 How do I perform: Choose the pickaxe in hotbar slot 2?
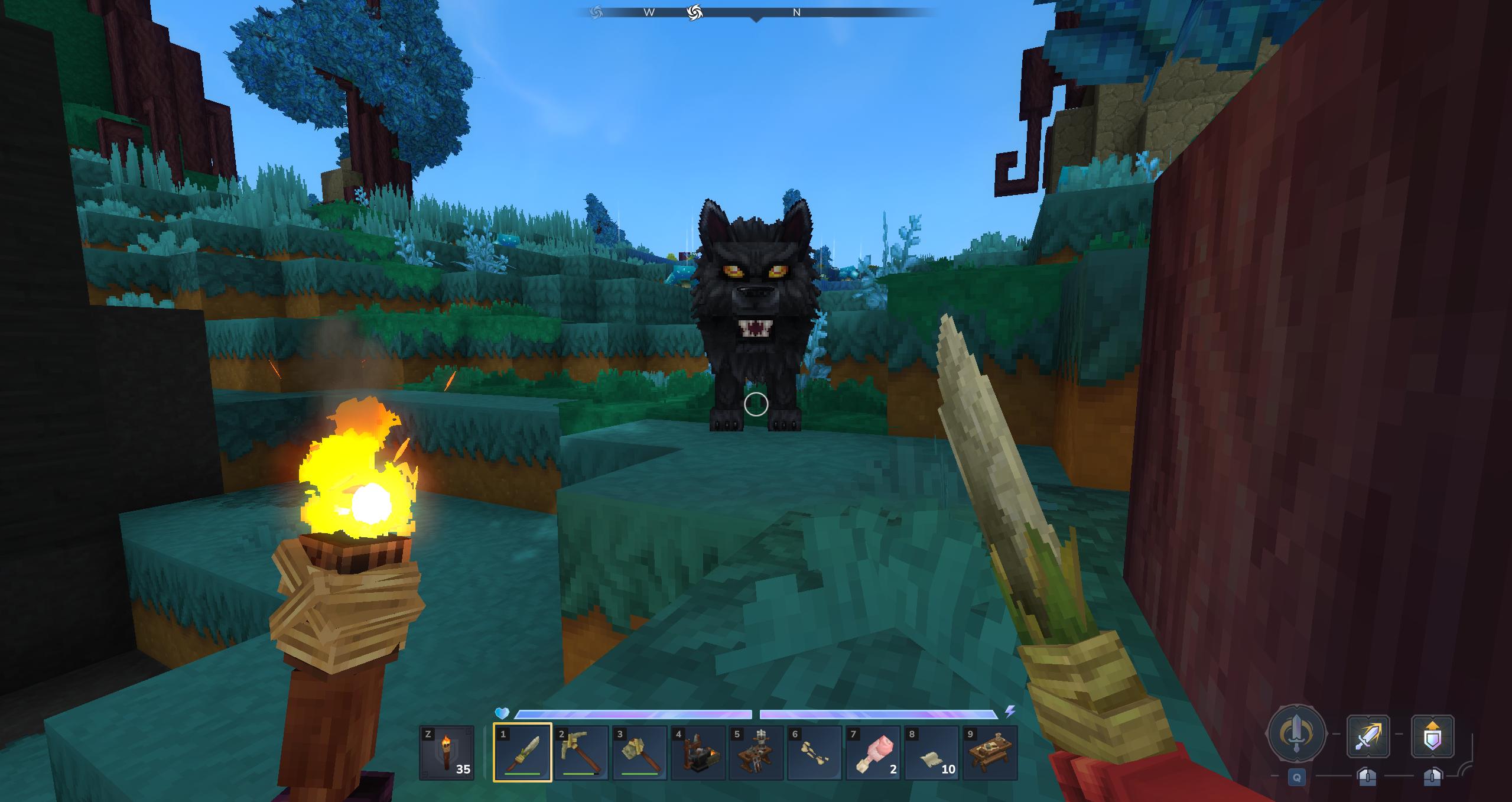tap(581, 752)
